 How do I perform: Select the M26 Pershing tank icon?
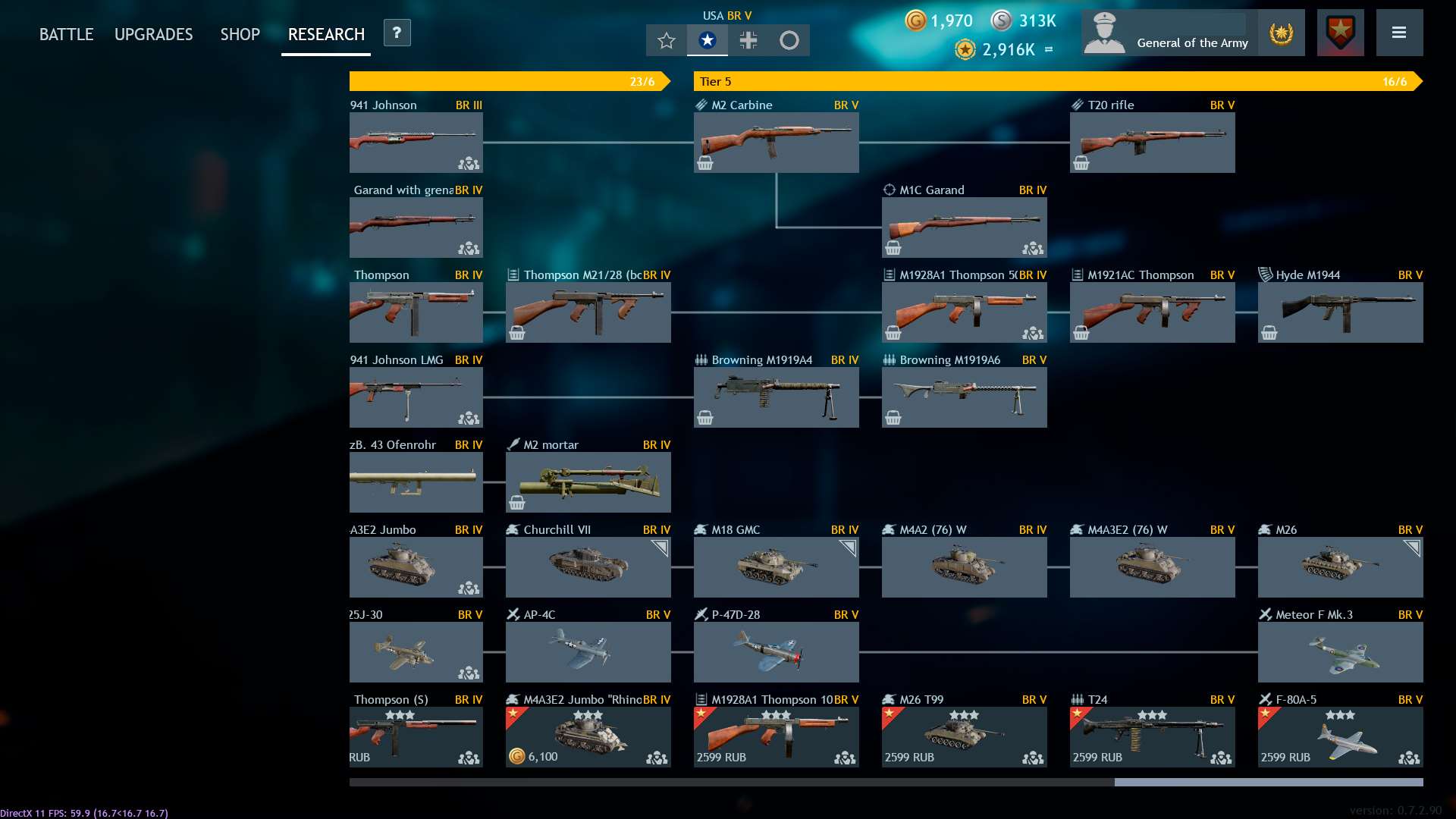(x=1340, y=566)
